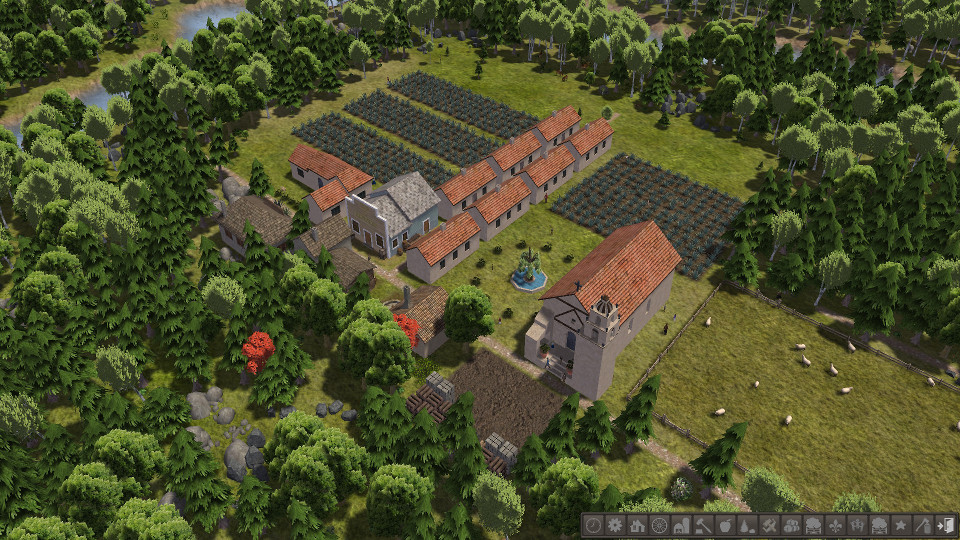This screenshot has width=960, height=540.
Task: Click the crossed tools toolbar icon
Action: click(x=770, y=525)
